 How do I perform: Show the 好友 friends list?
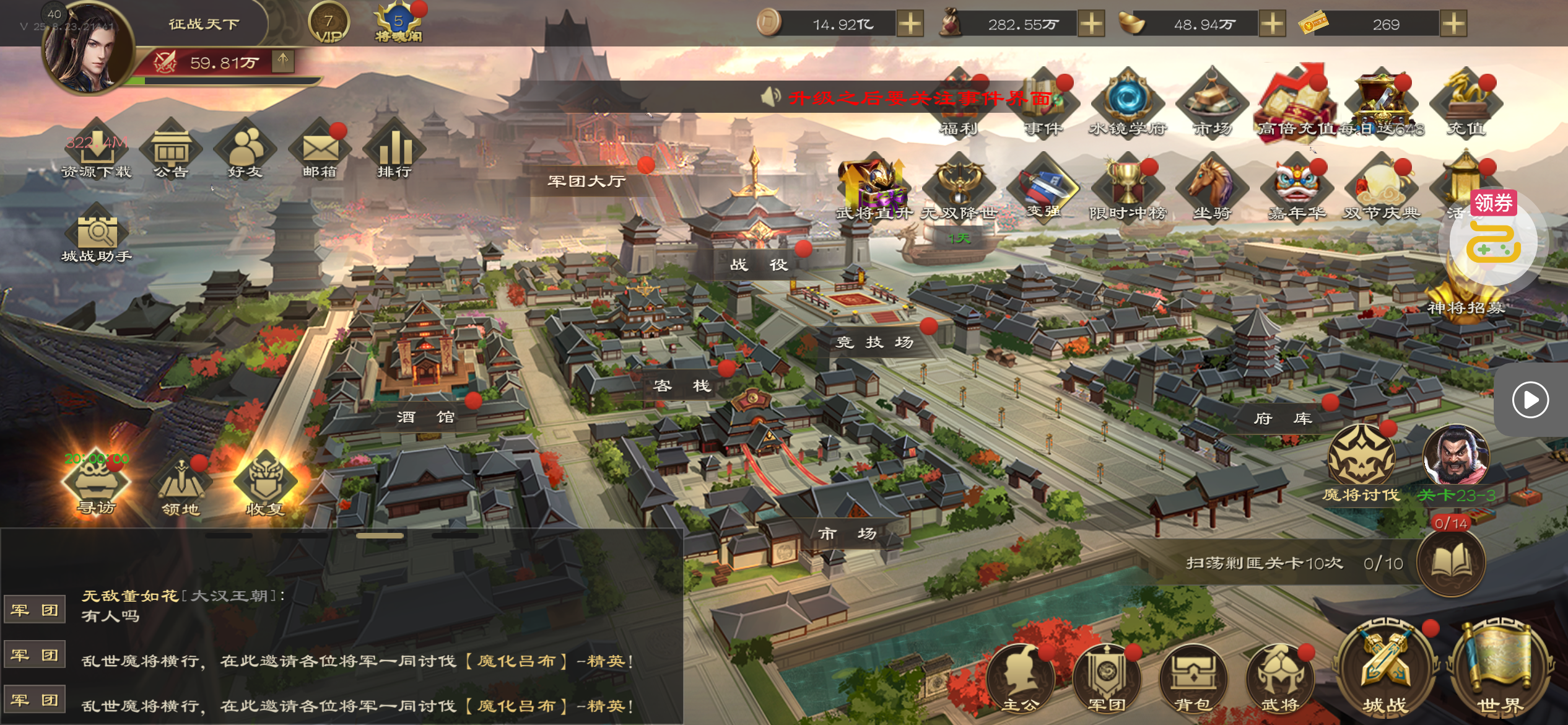point(245,150)
